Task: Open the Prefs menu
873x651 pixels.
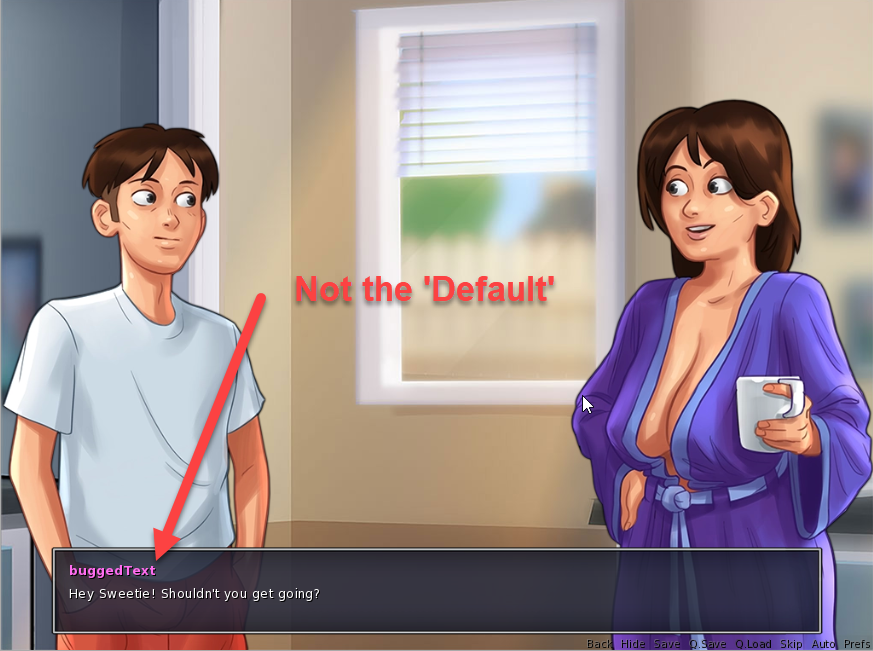Action: tap(857, 644)
